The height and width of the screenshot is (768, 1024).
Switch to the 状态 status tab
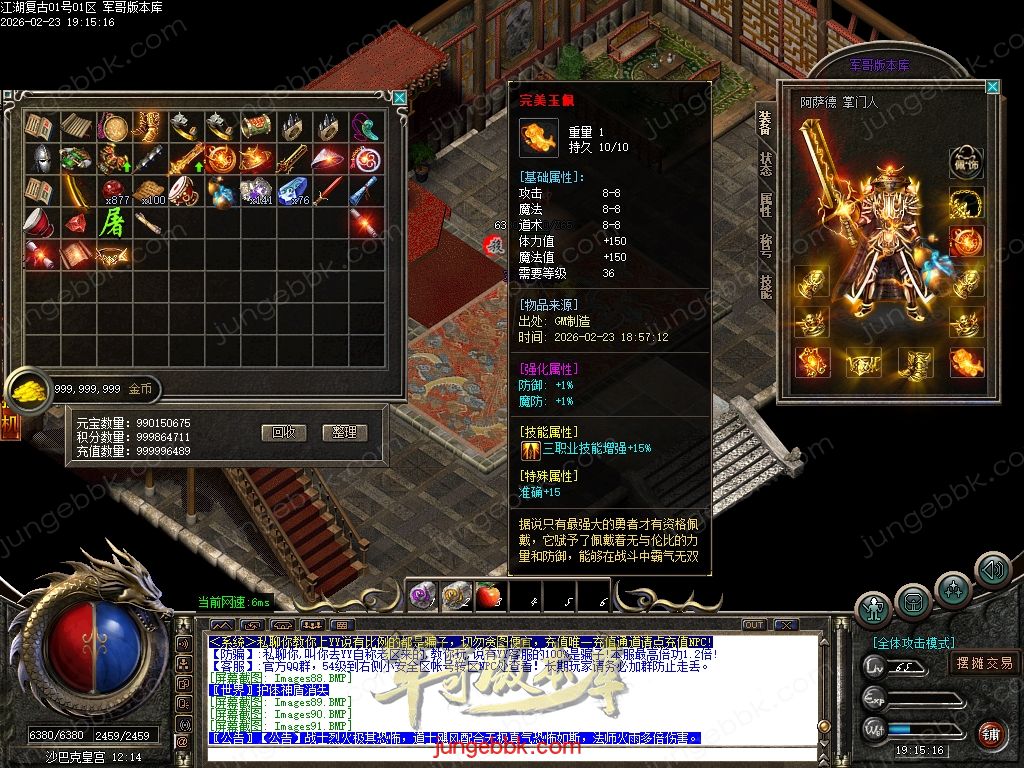pyautogui.click(x=765, y=164)
